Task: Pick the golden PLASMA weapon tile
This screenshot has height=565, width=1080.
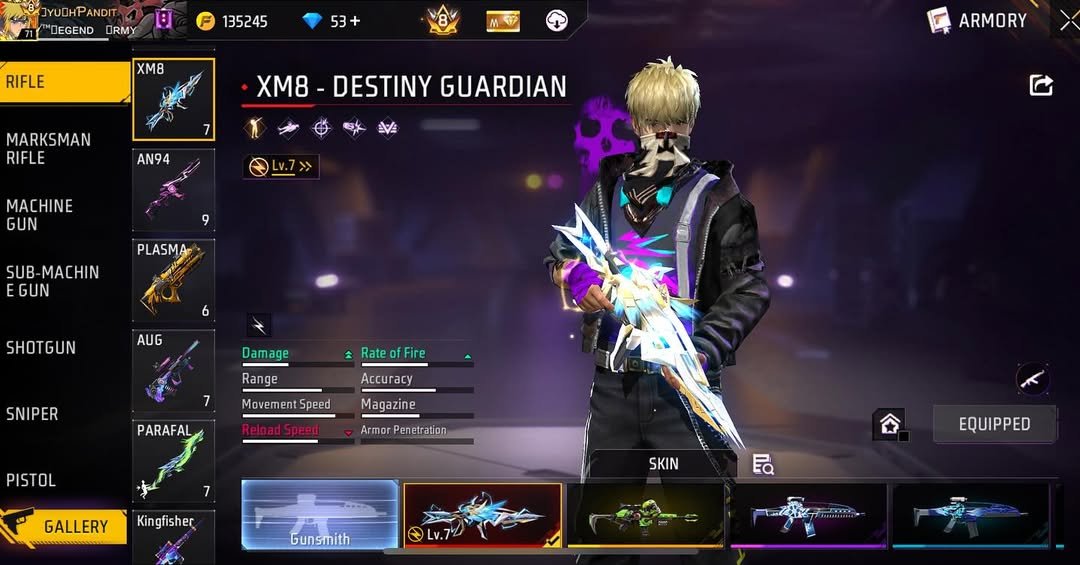Action: tap(173, 281)
